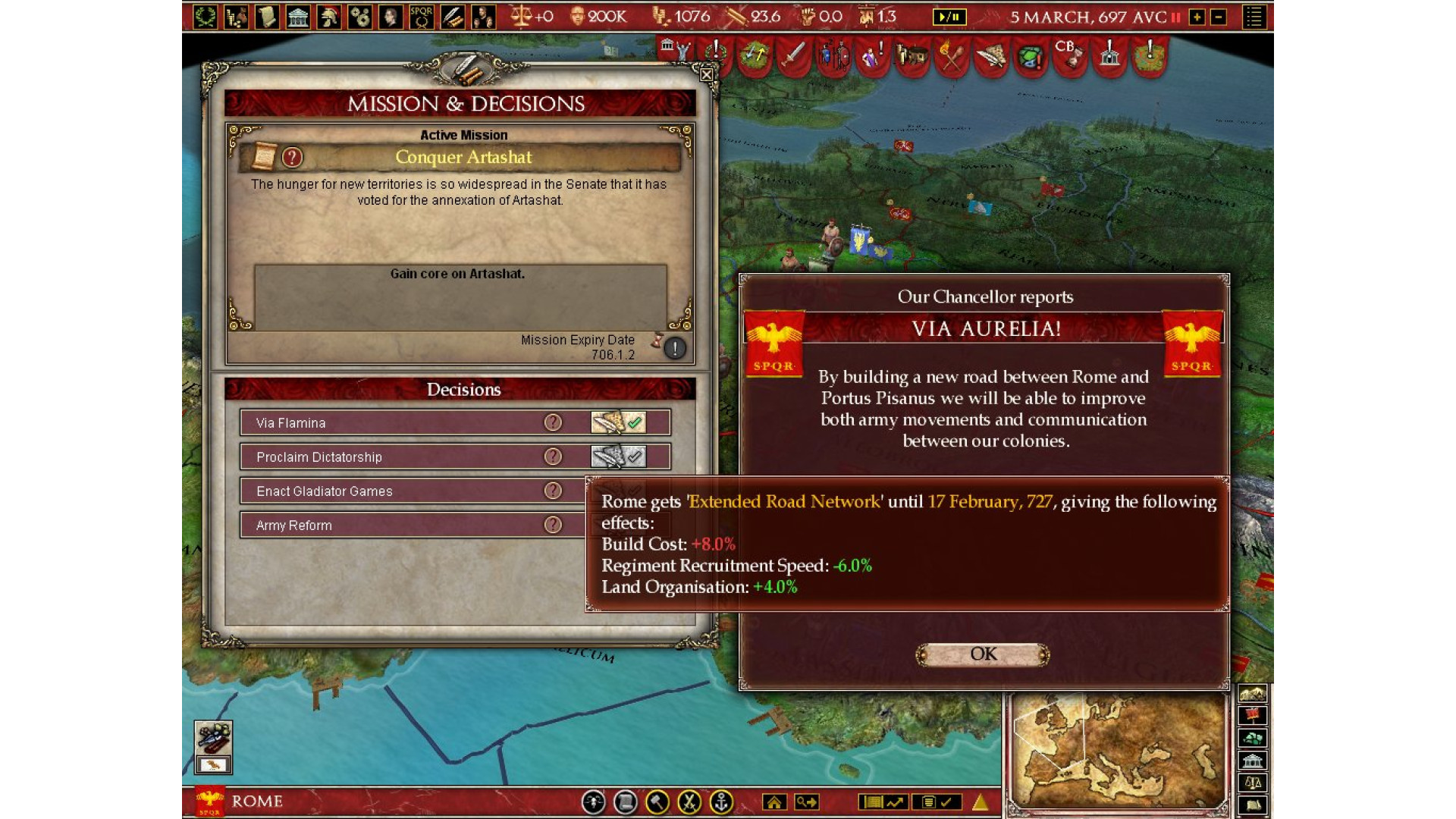
Task: Switch to the terrain map mode
Action: [x=1253, y=693]
